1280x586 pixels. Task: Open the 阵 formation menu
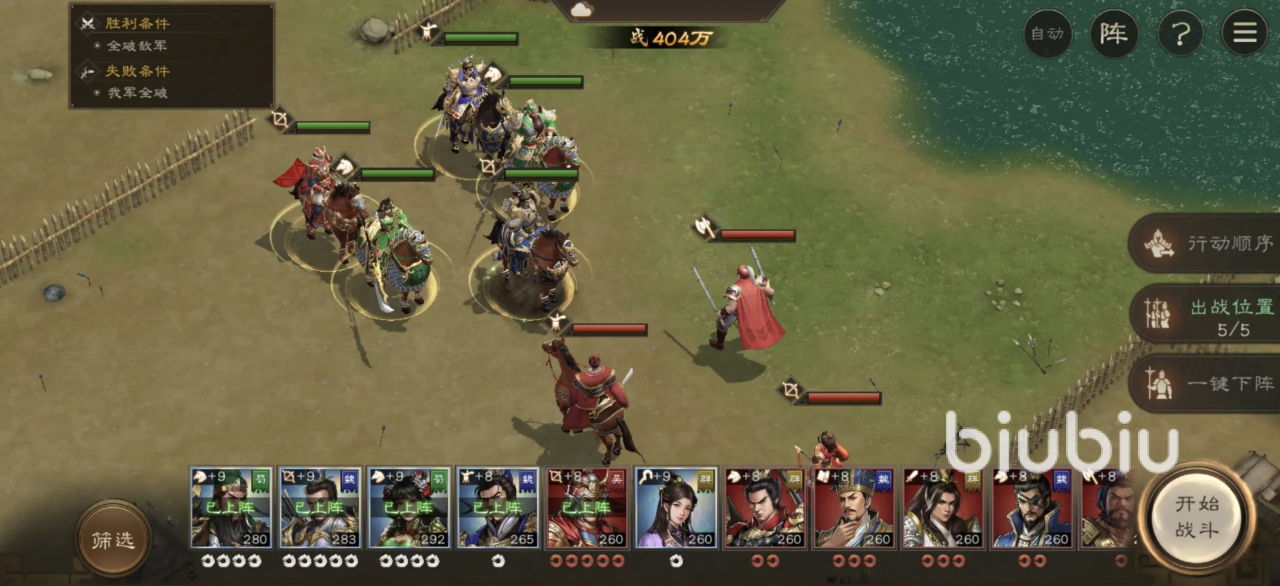coord(1113,34)
